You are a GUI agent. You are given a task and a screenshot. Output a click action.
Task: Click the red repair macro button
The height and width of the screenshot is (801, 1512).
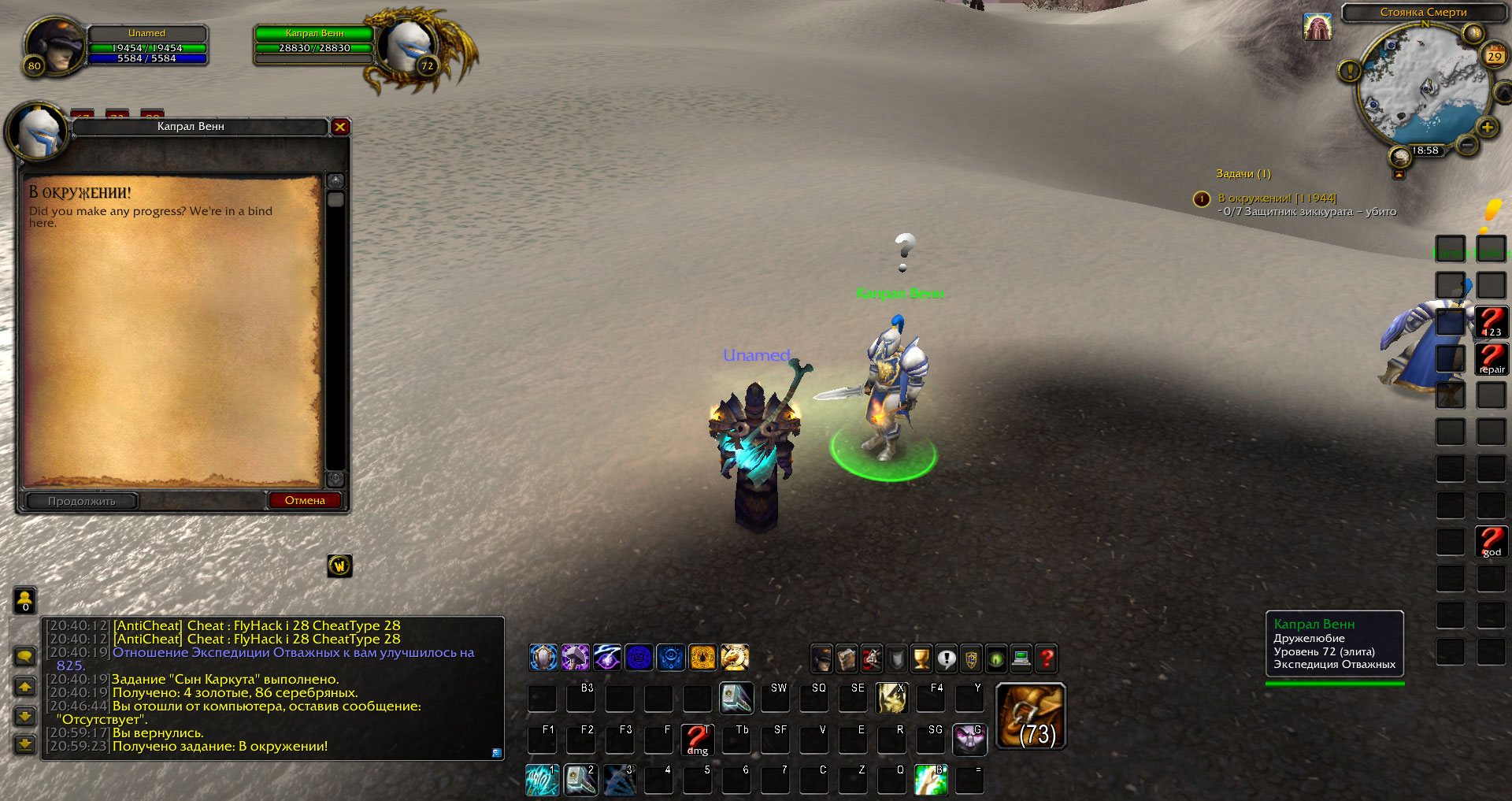click(1491, 359)
